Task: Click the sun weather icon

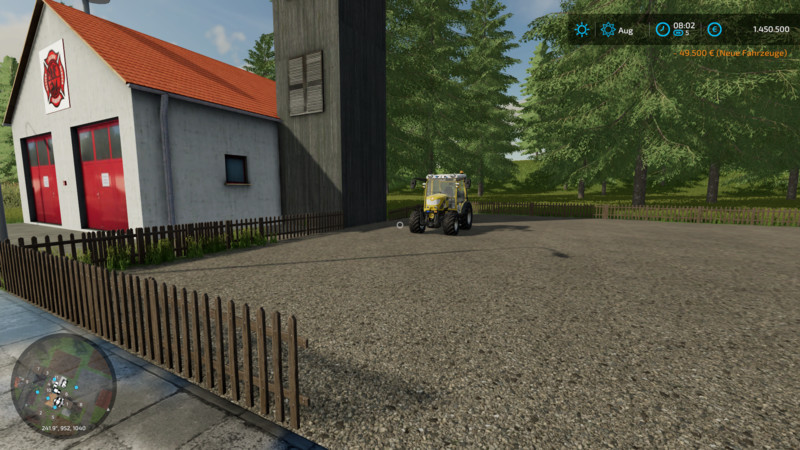Action: (581, 30)
